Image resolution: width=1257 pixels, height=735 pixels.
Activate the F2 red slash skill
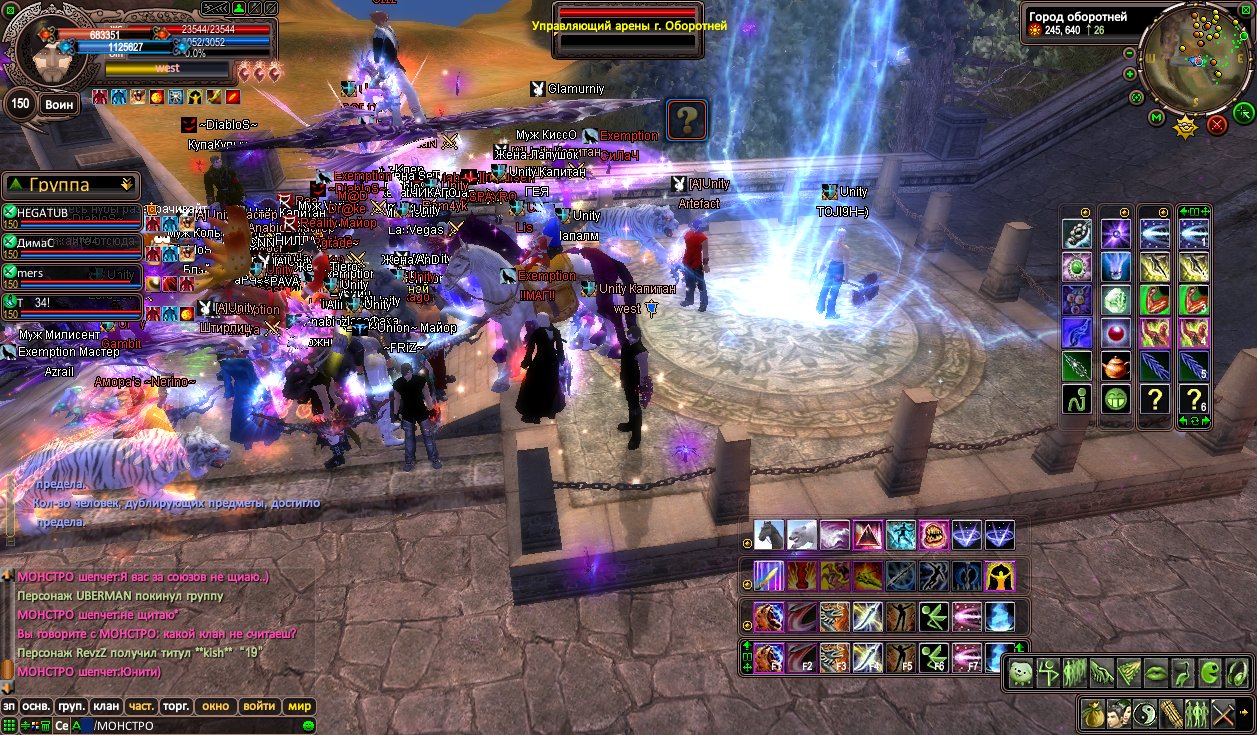click(x=802, y=657)
